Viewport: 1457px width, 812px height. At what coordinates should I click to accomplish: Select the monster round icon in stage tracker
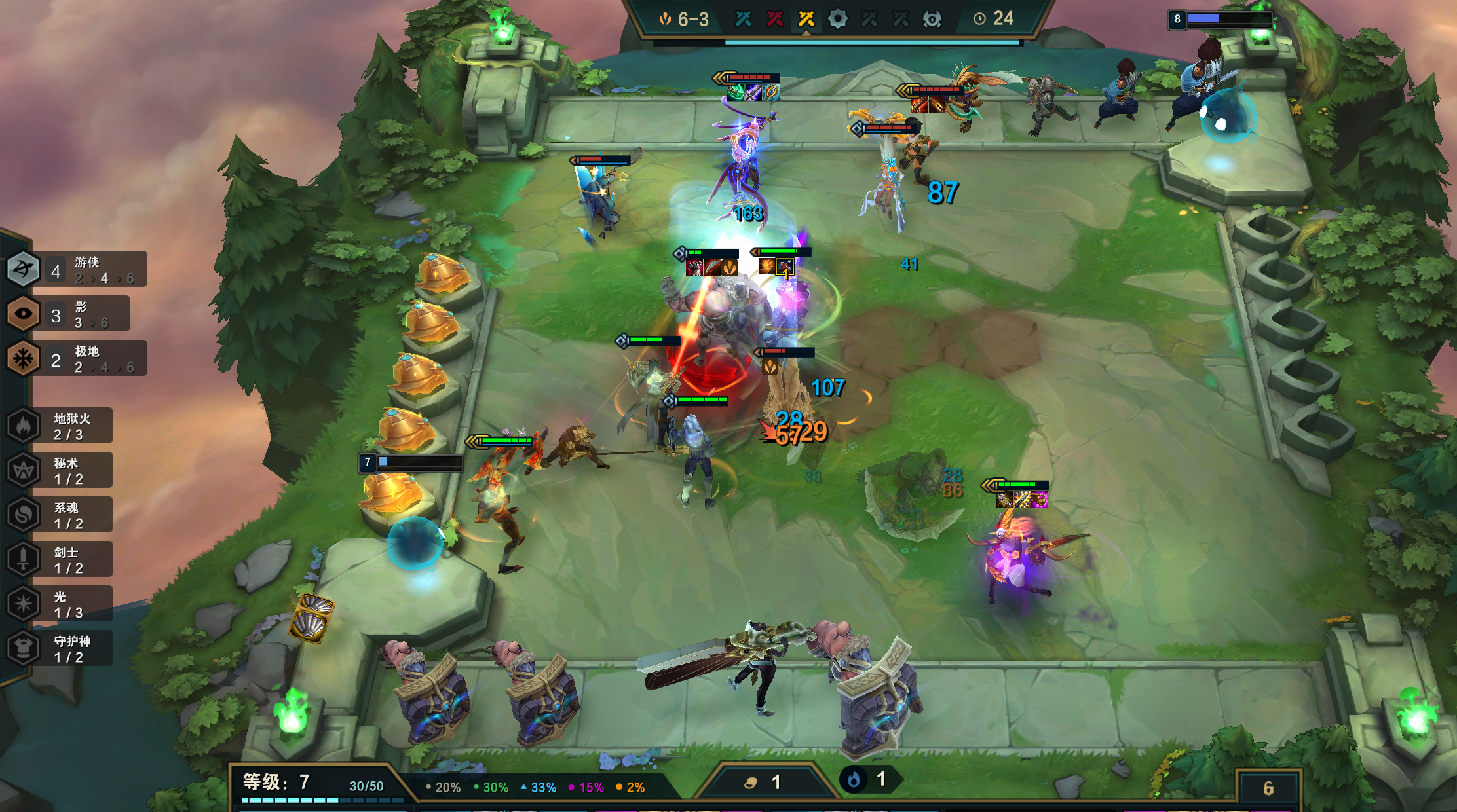click(x=932, y=19)
